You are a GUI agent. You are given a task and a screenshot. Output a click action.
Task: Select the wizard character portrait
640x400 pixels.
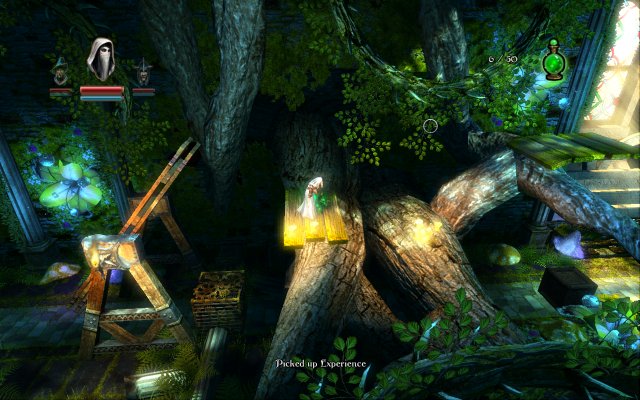tap(61, 71)
